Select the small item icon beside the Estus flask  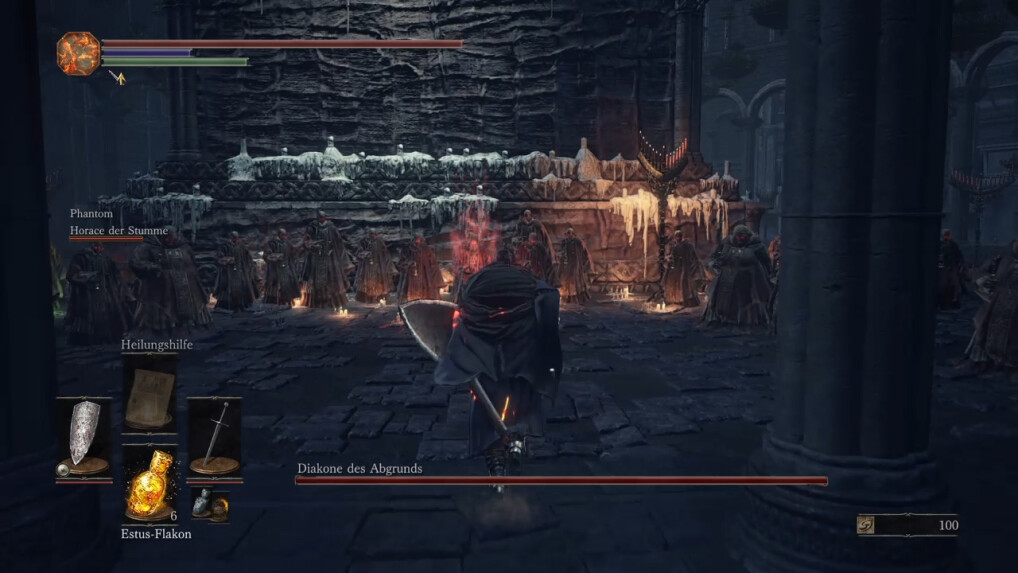pos(210,505)
